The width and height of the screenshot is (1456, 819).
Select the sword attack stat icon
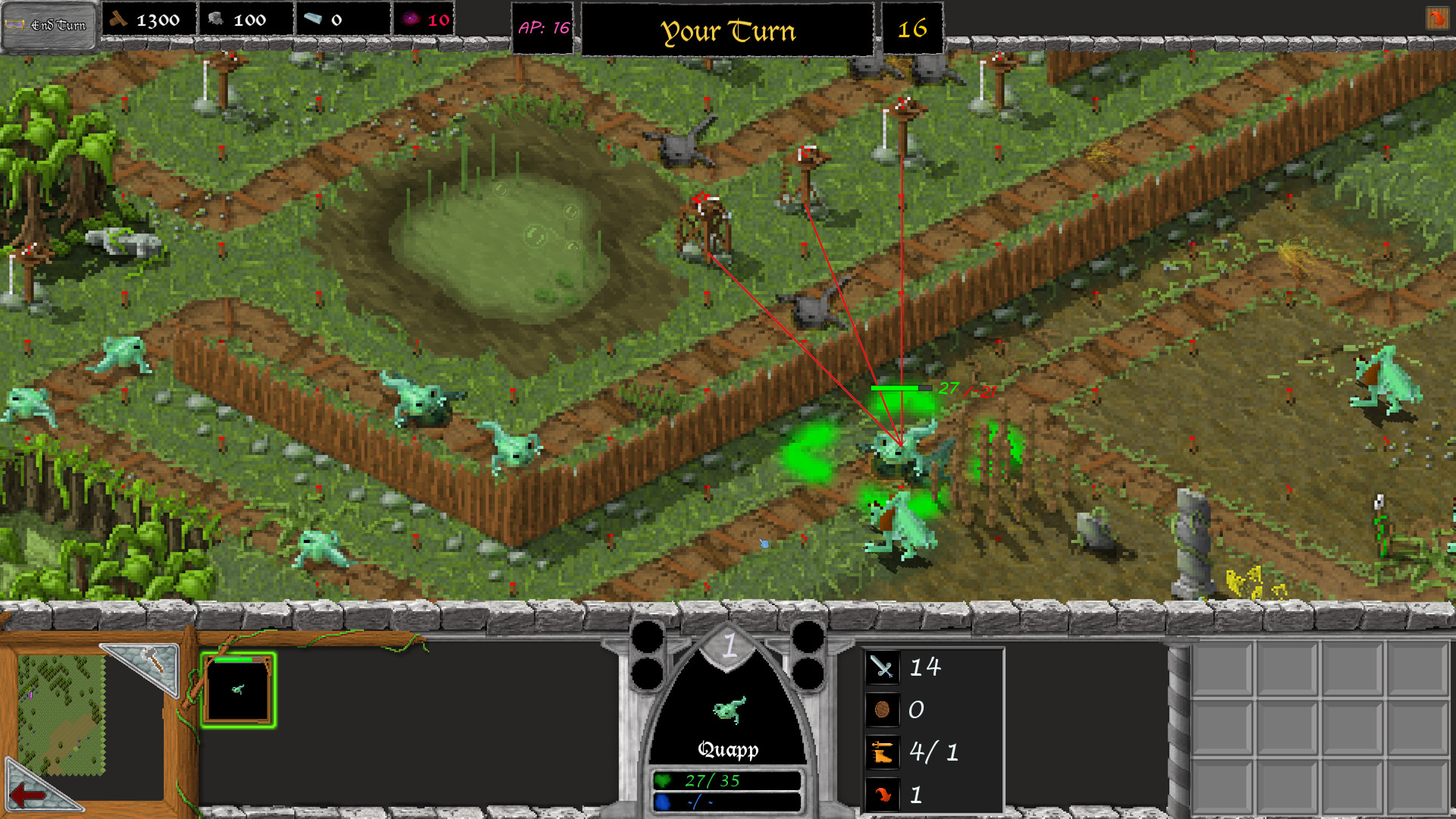pos(882,667)
